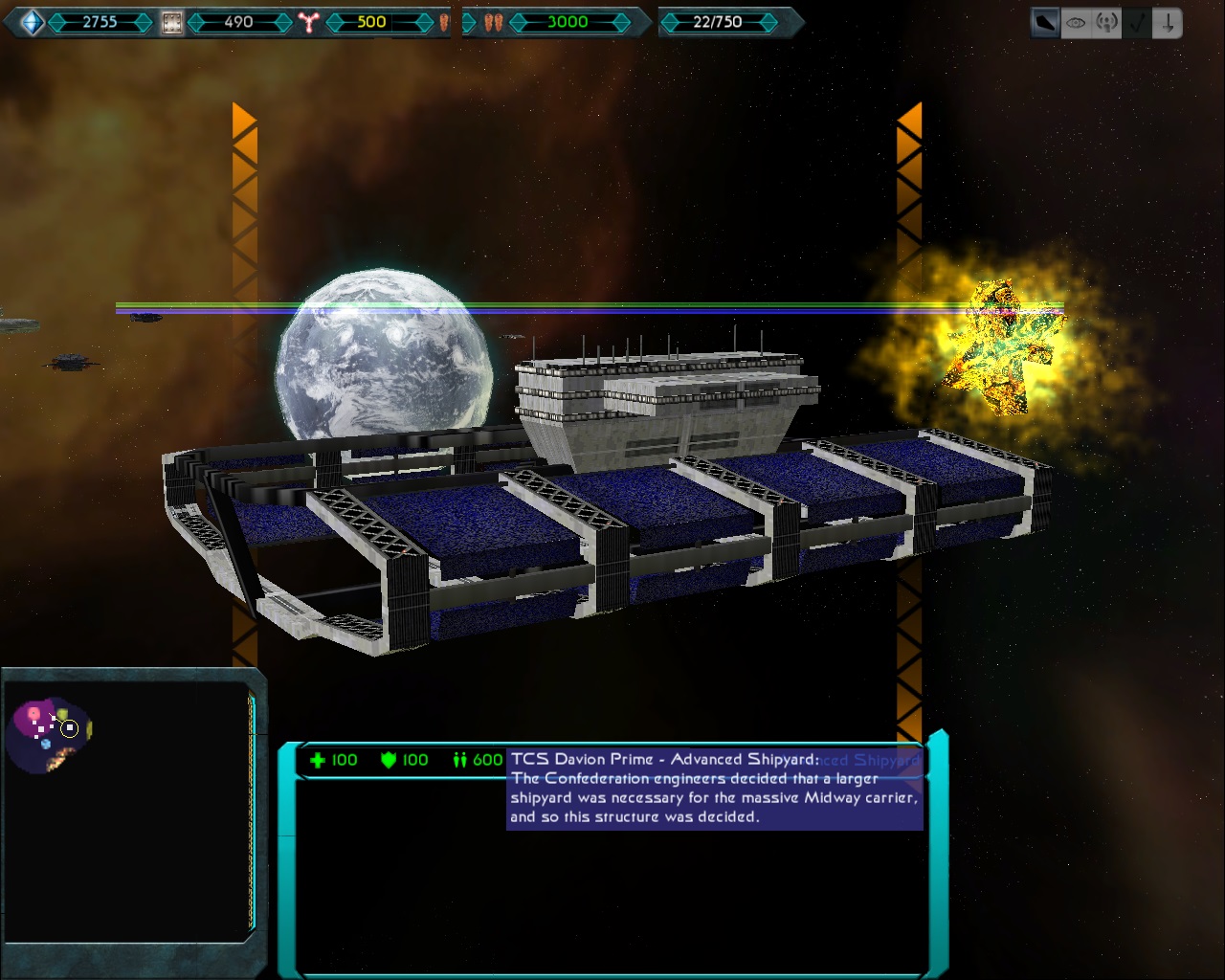Activate the antenna broadcast toolbar icon

[1106, 23]
